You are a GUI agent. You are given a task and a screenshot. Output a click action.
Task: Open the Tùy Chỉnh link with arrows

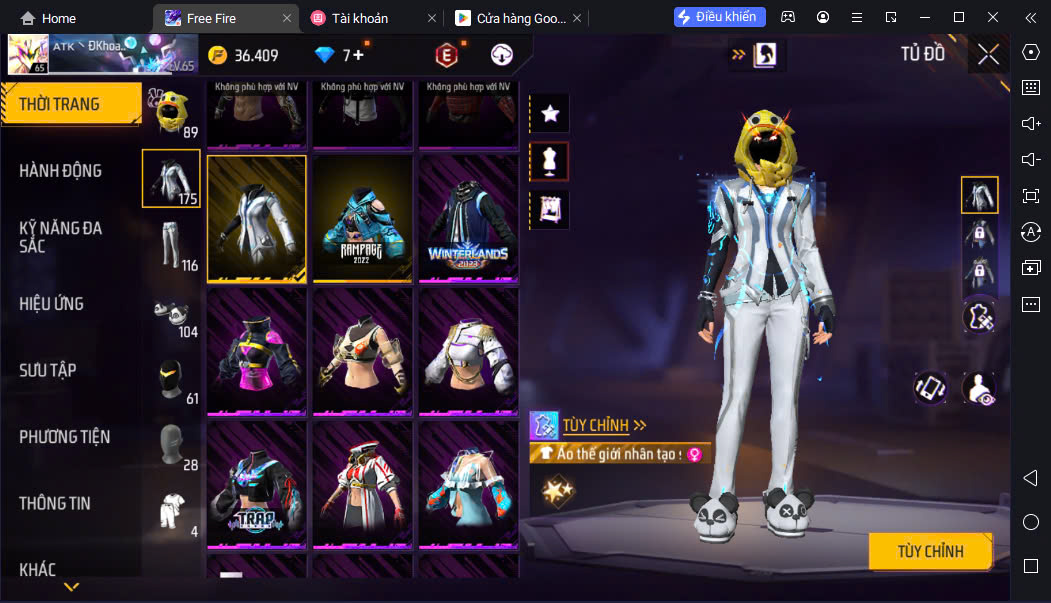604,425
